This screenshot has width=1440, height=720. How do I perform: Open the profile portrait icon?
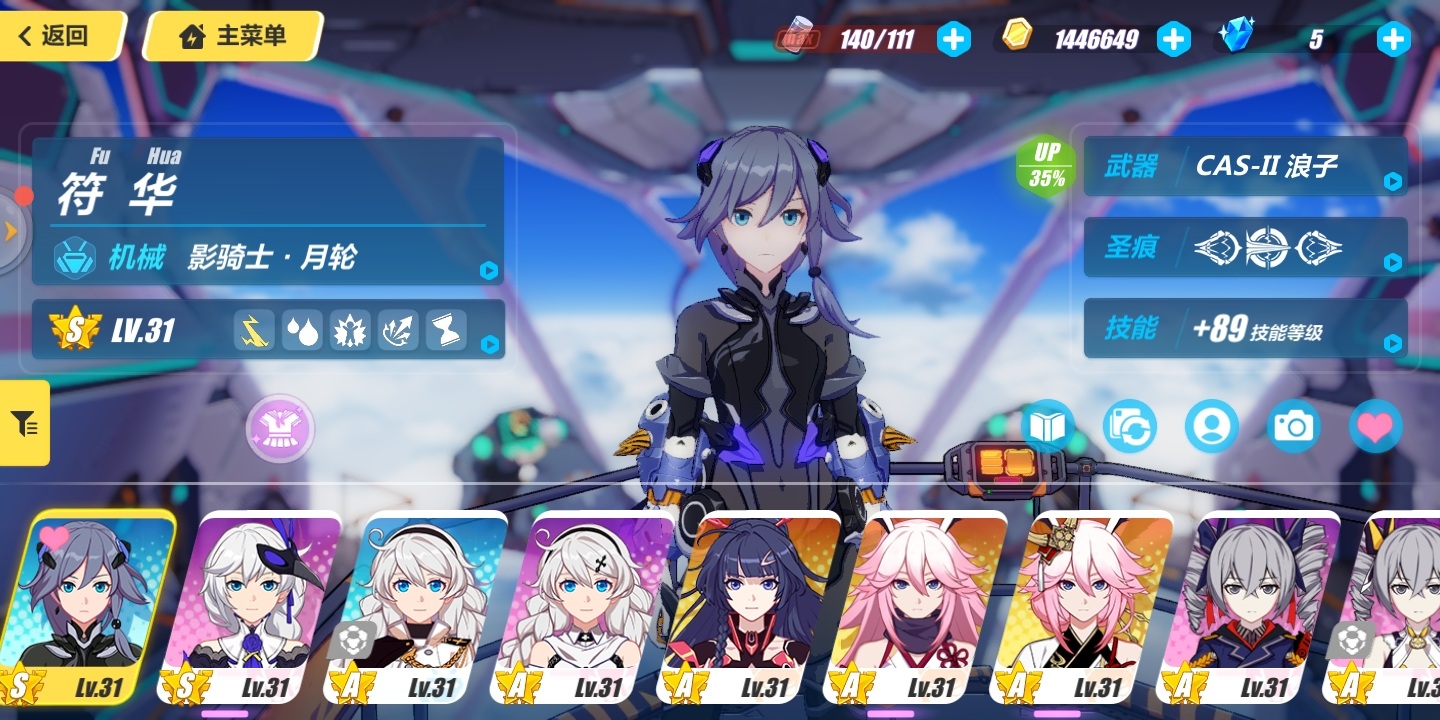[x=1211, y=427]
